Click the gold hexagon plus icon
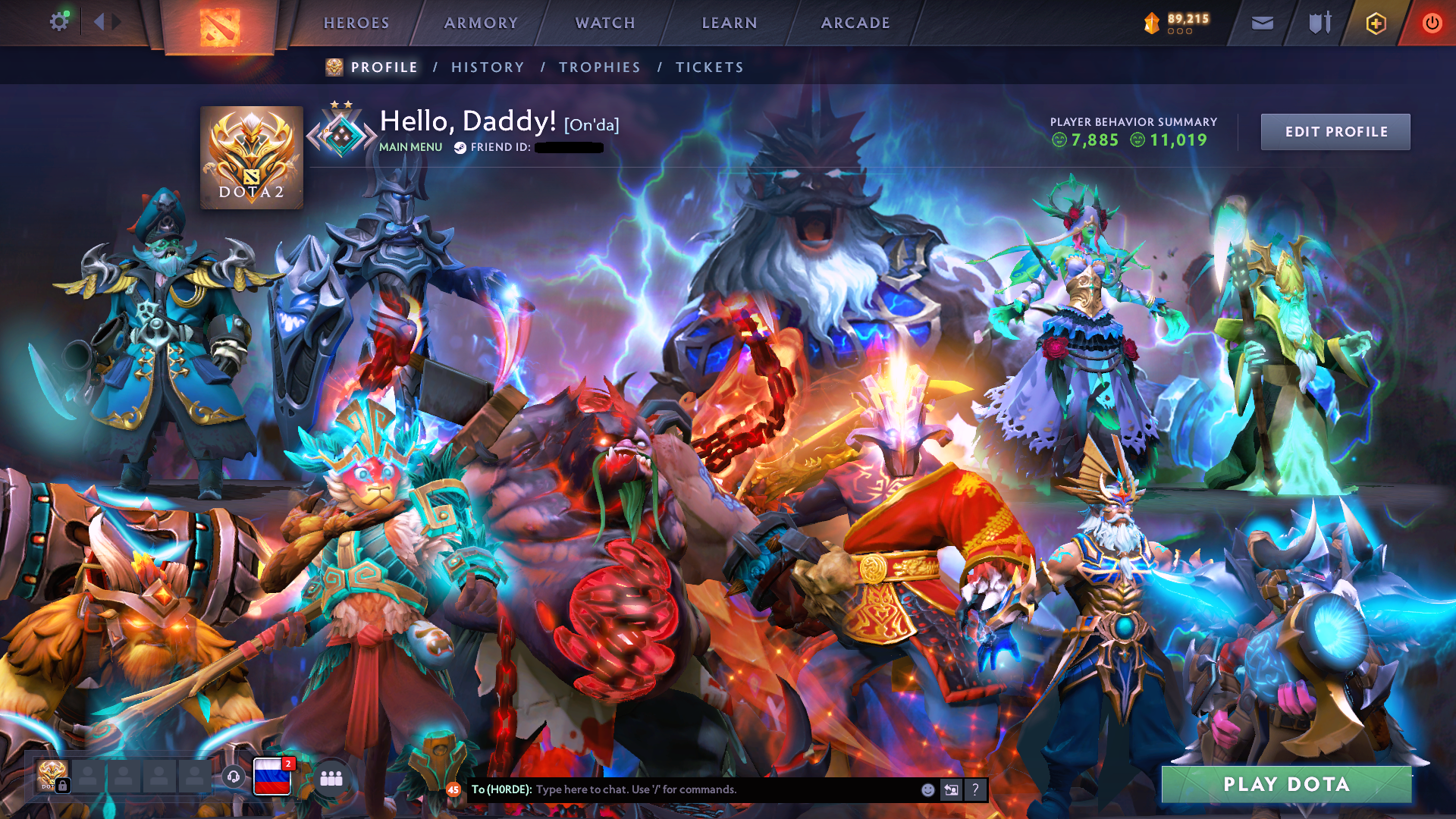 pyautogui.click(x=1376, y=23)
